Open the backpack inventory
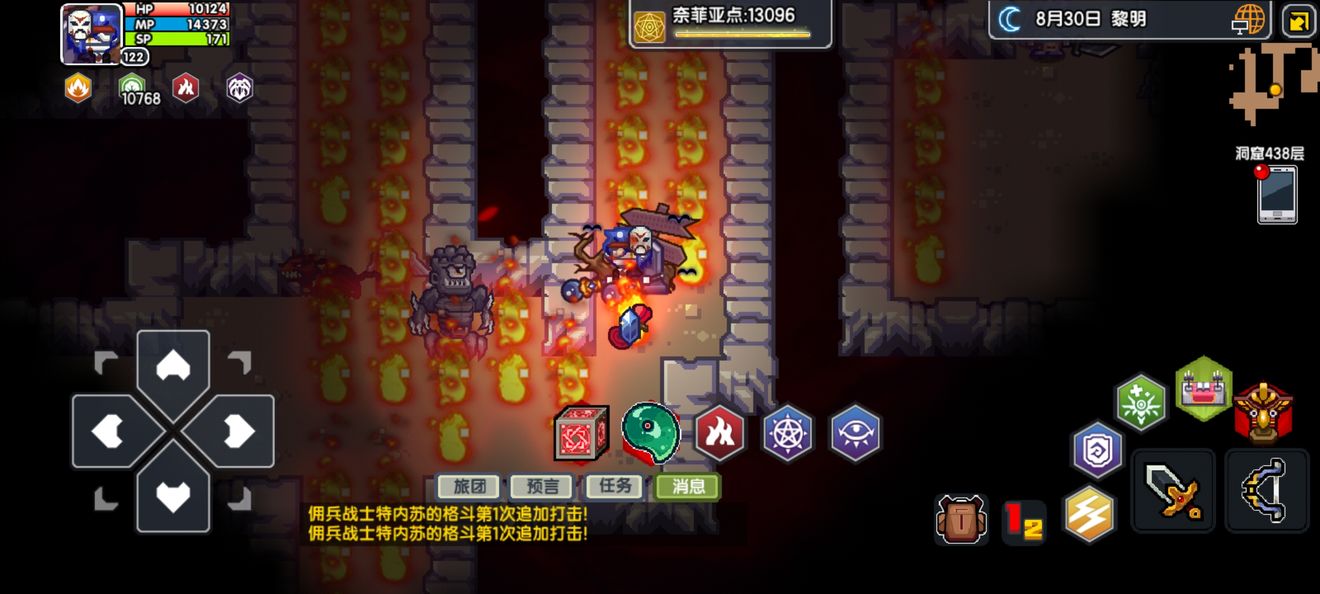 pos(961,519)
